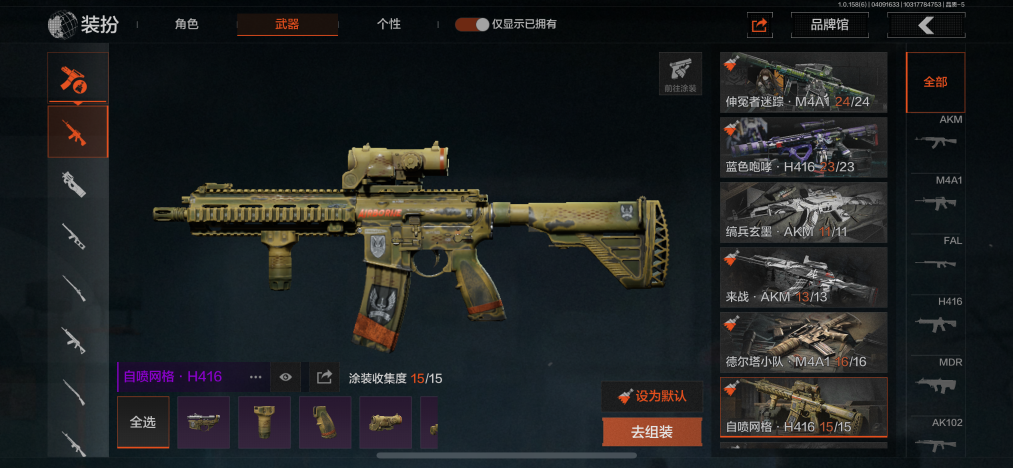Choose the 蓝色咆哮 H416 skin
Screen dimensions: 1013x468
point(803,146)
